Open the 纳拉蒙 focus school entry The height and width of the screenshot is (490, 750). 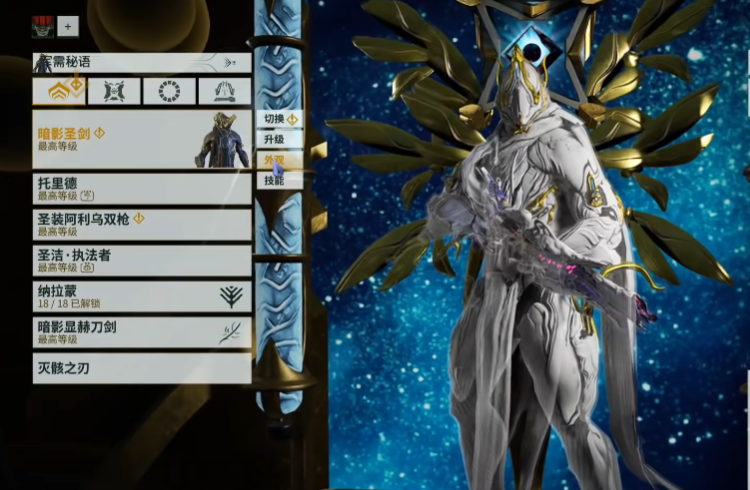141,296
